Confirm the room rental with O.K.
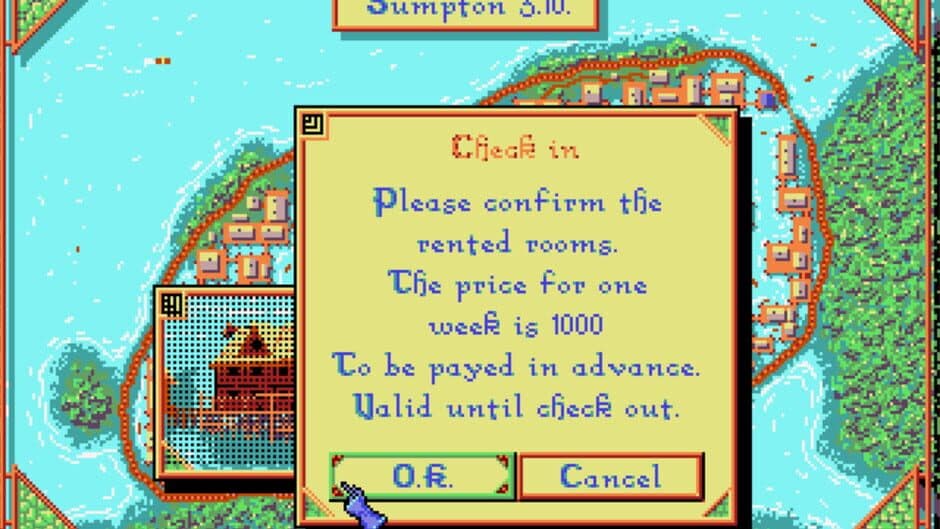The width and height of the screenshot is (940, 529). coord(421,476)
